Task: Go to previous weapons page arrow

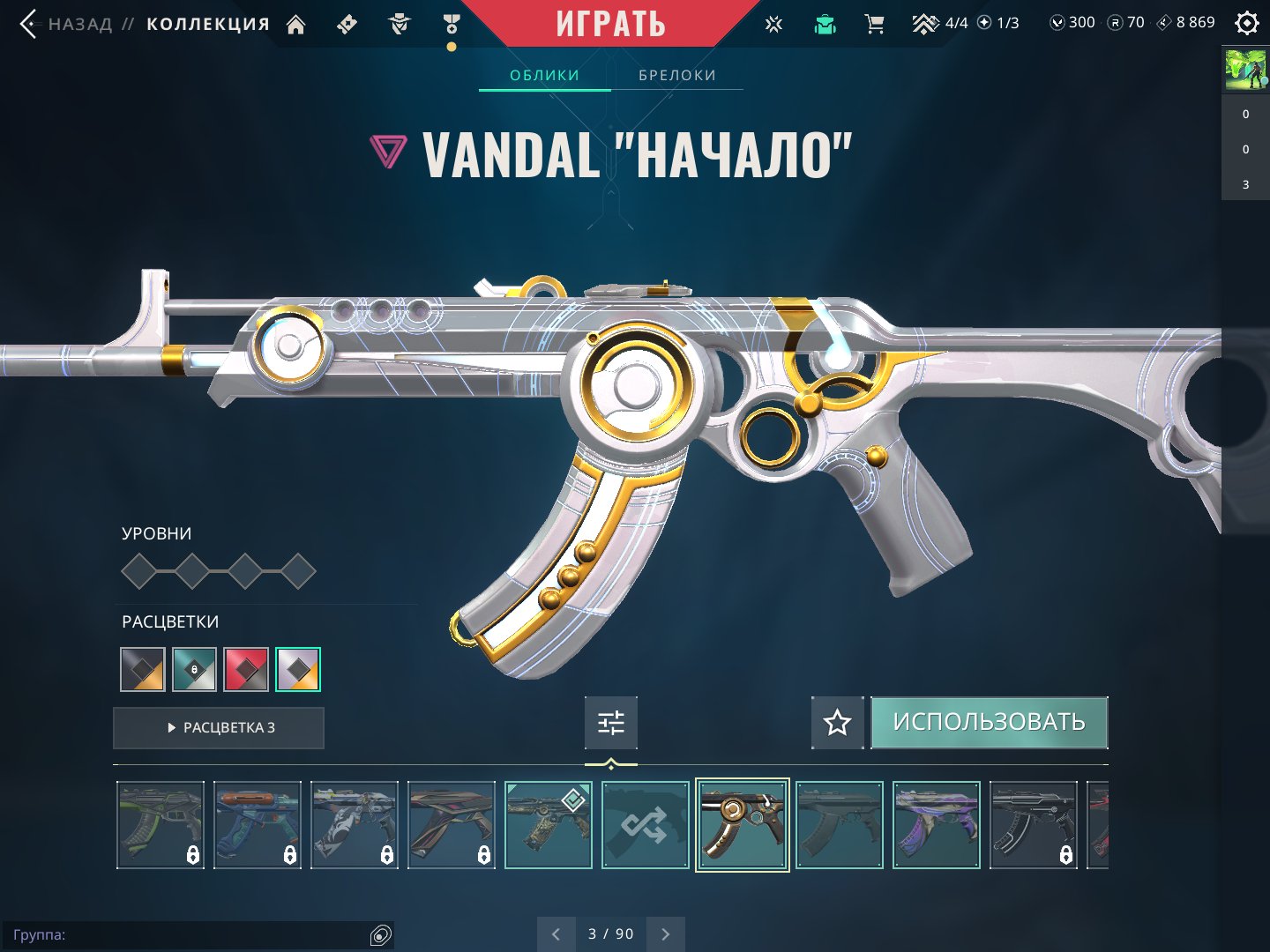Action: [x=556, y=933]
